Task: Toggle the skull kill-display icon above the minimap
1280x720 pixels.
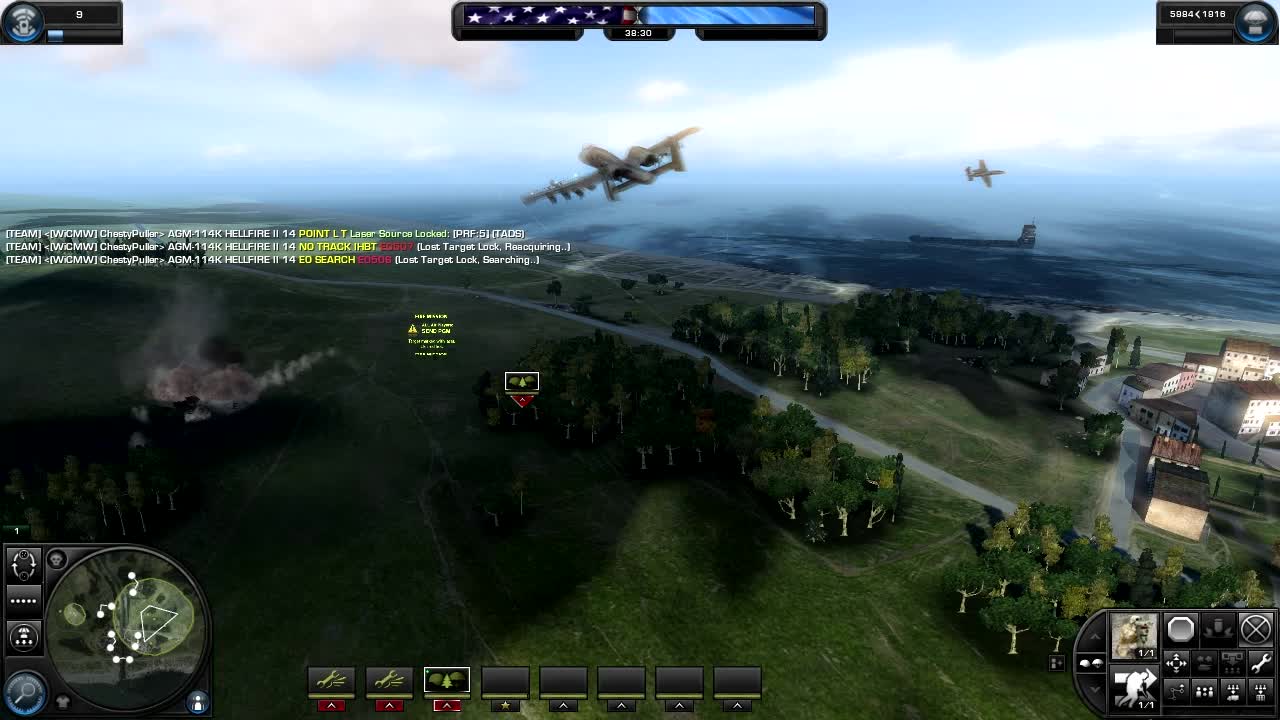Action: pos(57,559)
